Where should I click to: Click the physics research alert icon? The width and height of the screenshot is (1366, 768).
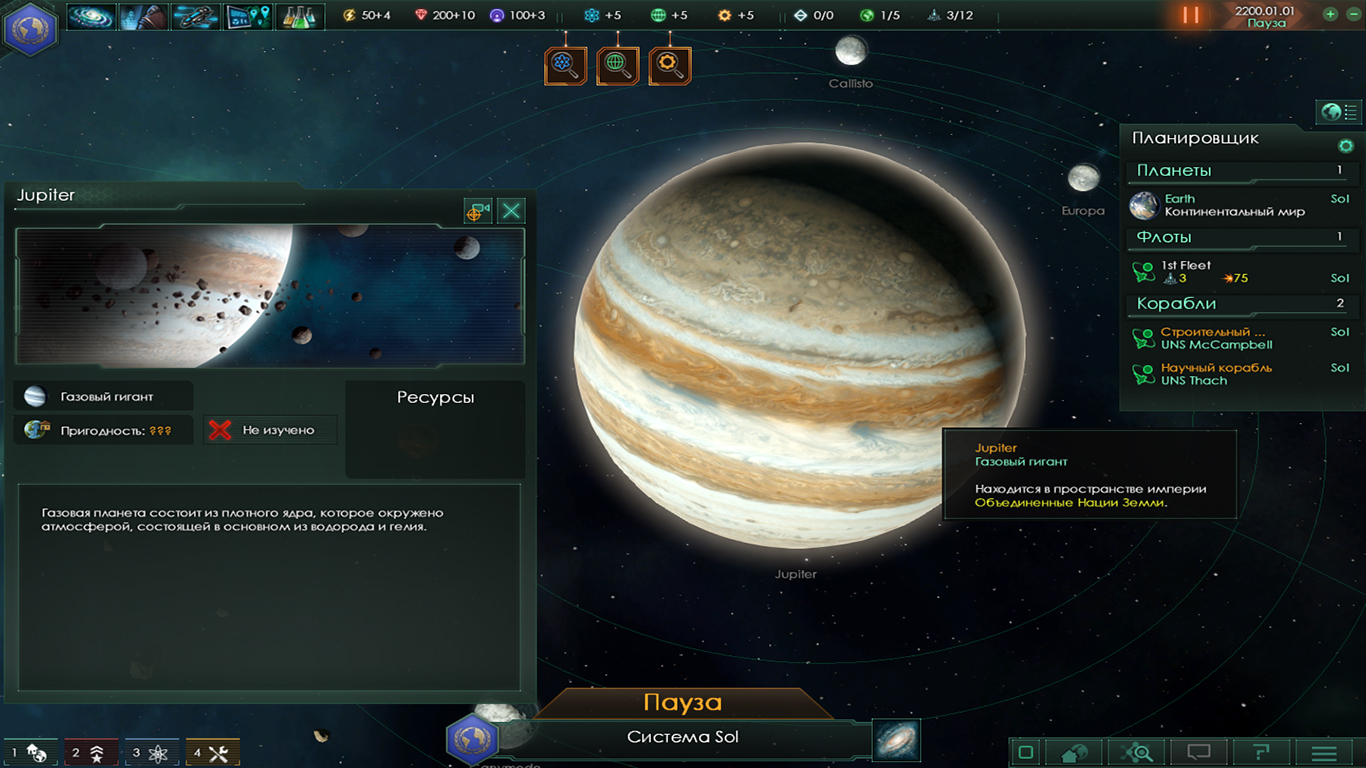tap(565, 66)
